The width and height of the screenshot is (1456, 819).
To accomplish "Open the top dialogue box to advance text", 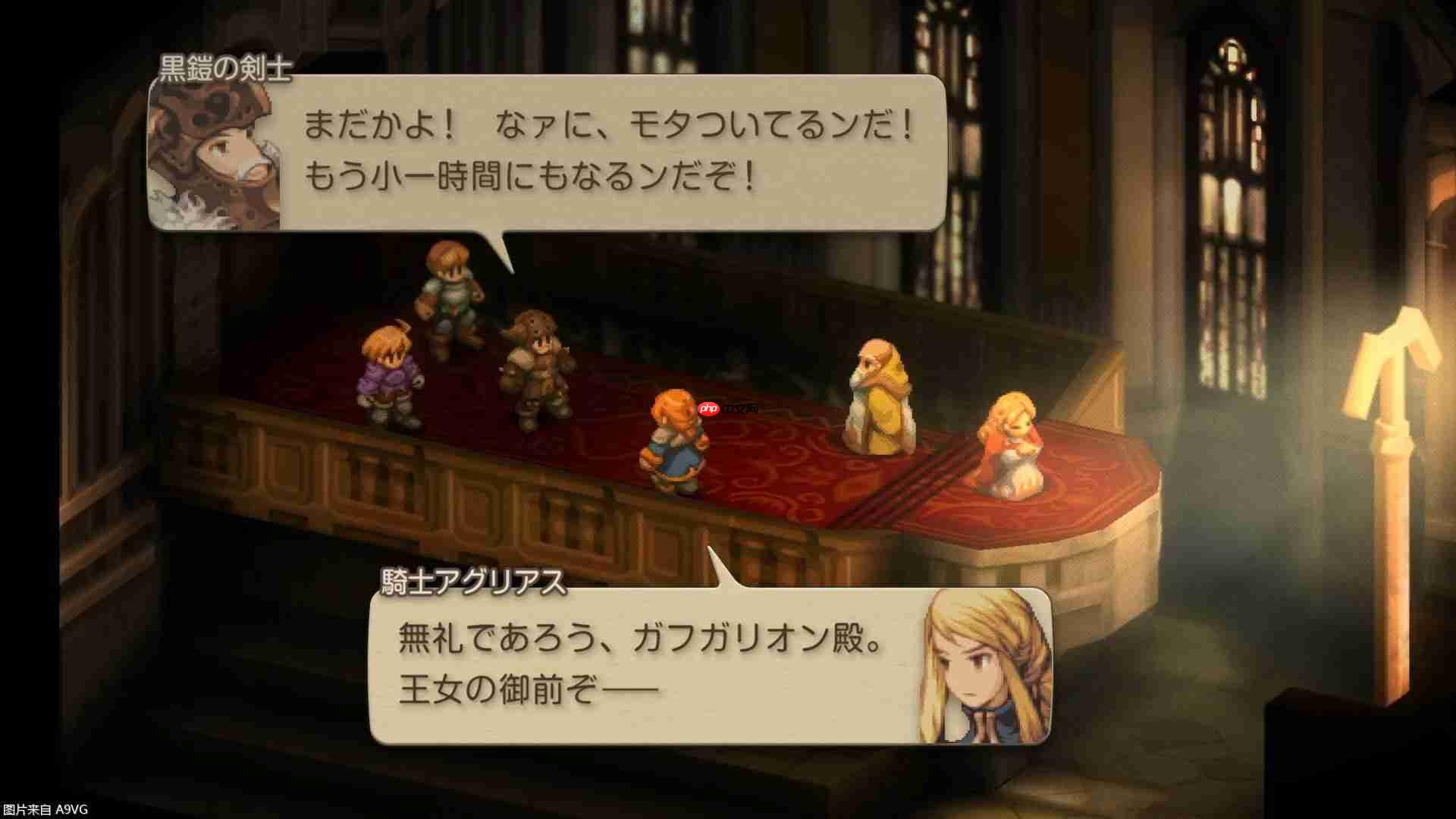I will coord(607,152).
